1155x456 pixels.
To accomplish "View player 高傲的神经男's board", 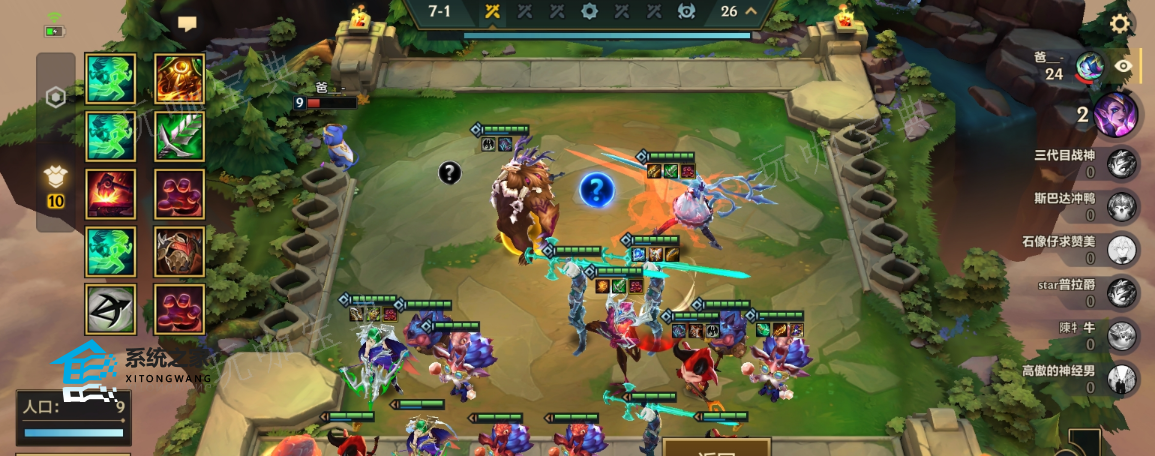I will [1122, 378].
